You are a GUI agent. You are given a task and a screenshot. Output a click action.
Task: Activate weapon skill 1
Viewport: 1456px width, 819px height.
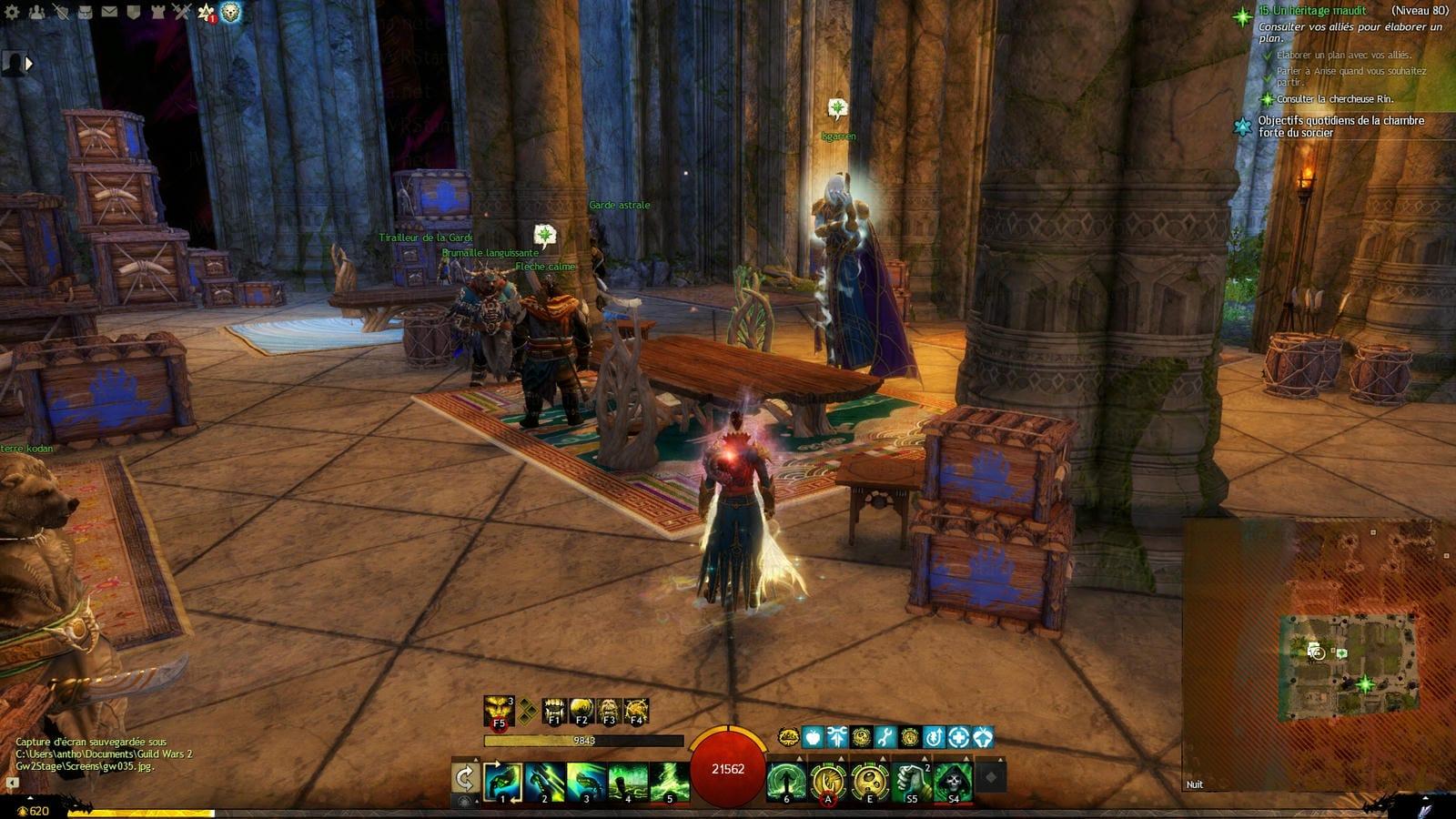pos(503,783)
